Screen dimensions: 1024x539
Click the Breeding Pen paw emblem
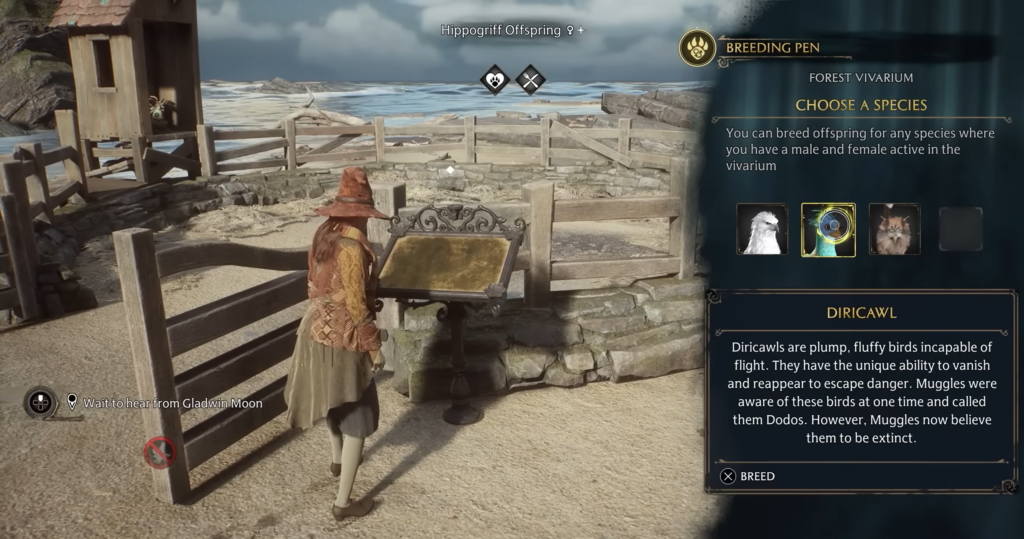tap(696, 48)
